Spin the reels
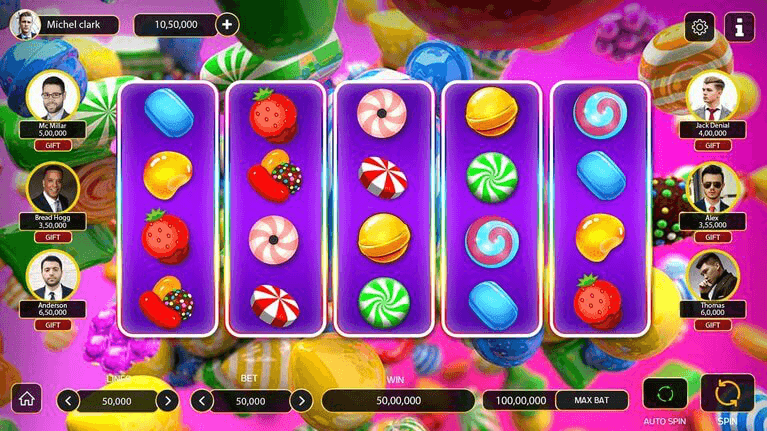The width and height of the screenshot is (767, 431). click(727, 392)
